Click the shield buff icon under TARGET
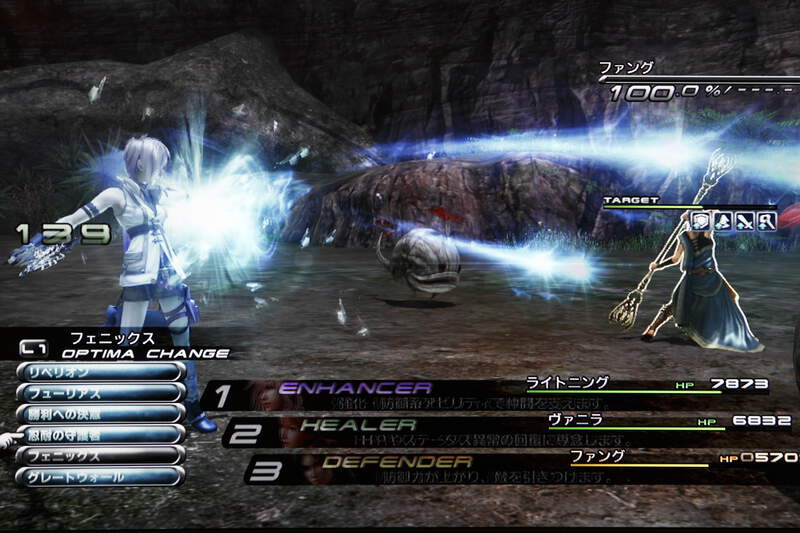Image resolution: width=800 pixels, height=533 pixels. click(x=701, y=222)
